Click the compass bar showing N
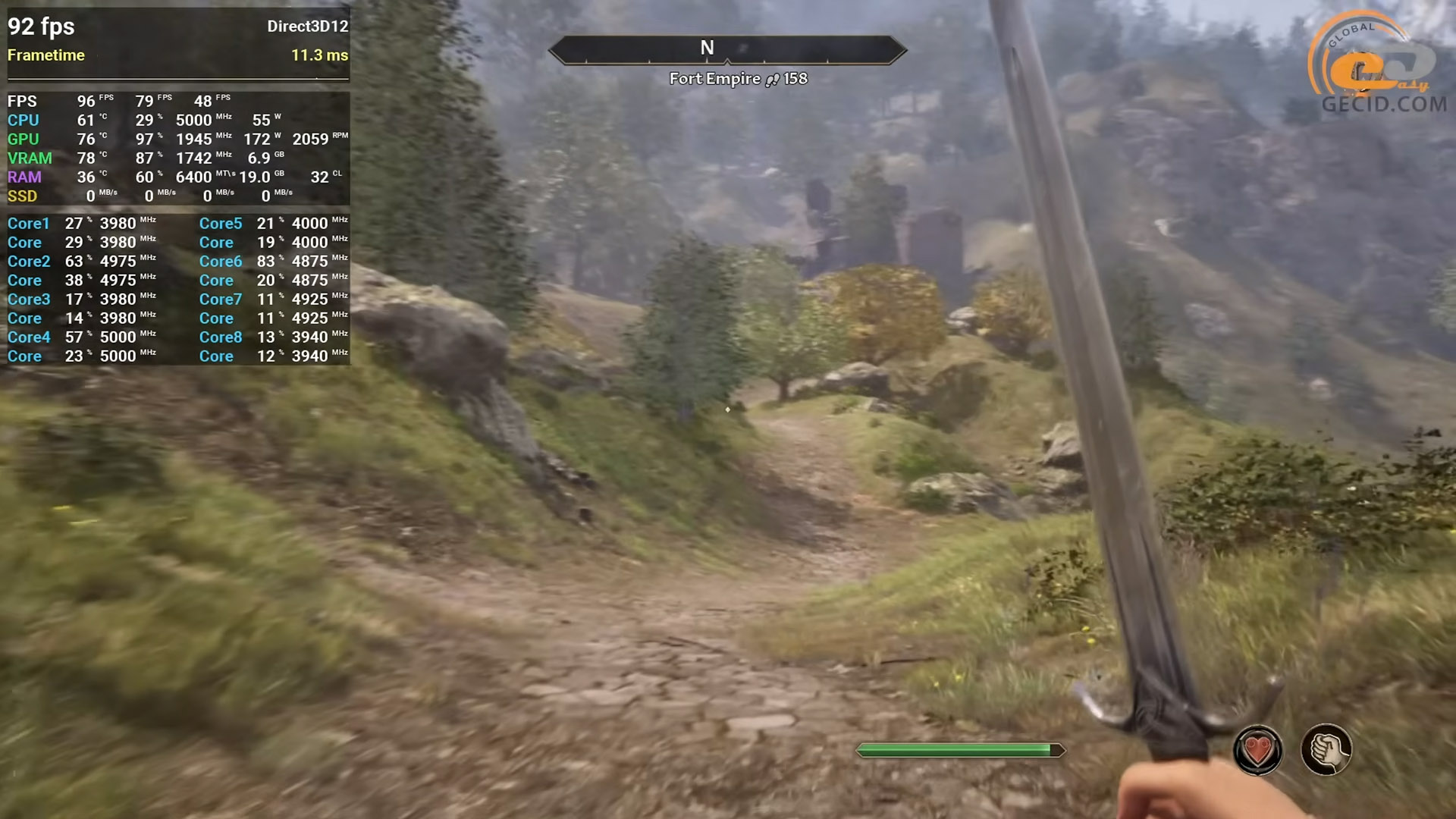 (x=726, y=50)
